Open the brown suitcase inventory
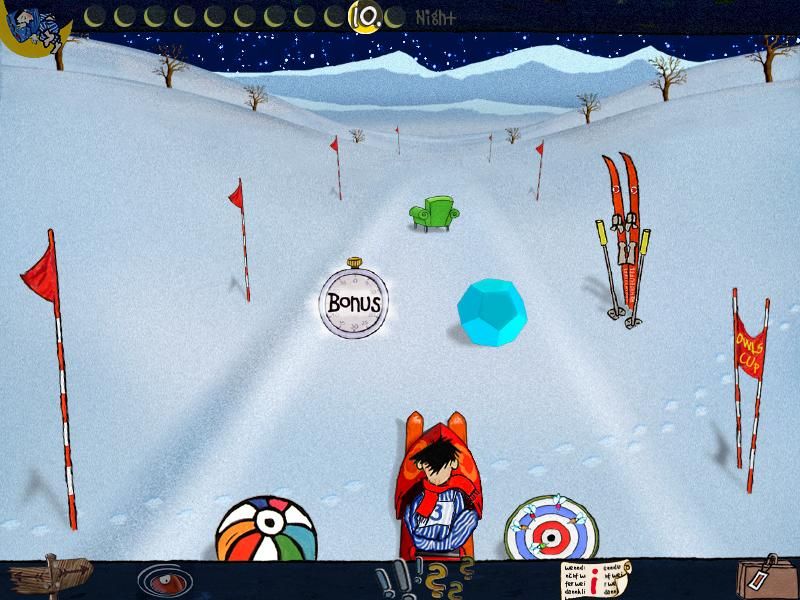This screenshot has width=800, height=600. tap(762, 577)
